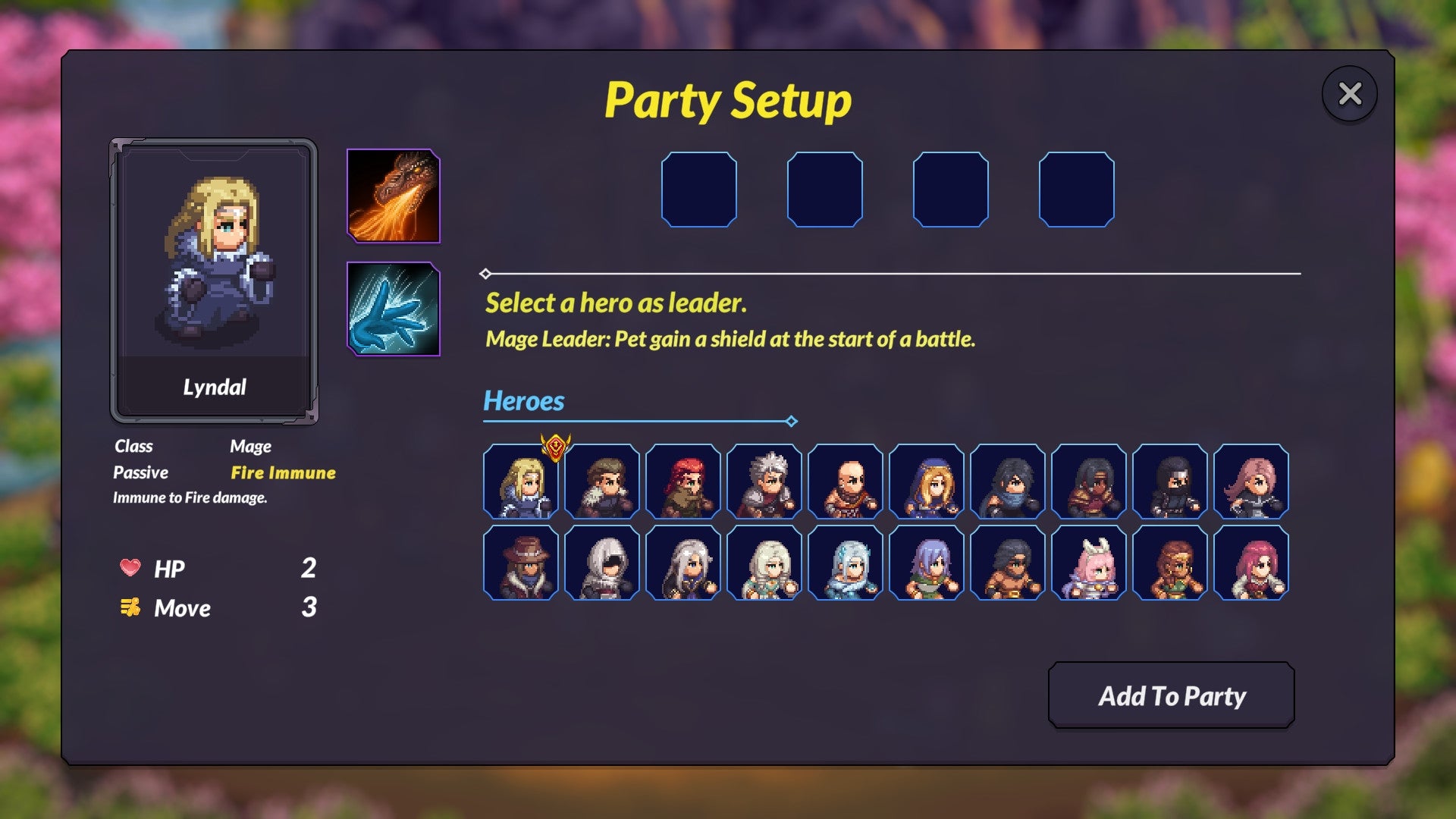Select the masked ninja hero in black
Viewport: 1456px width, 819px height.
click(1171, 482)
